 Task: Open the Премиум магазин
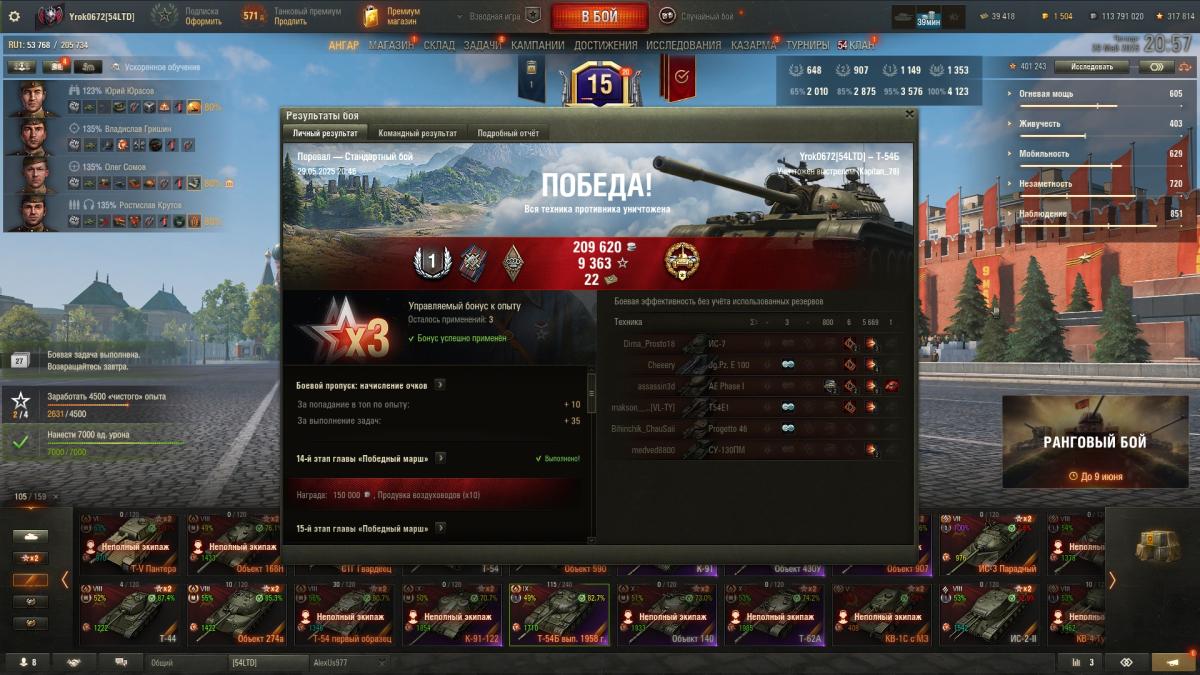(x=392, y=16)
